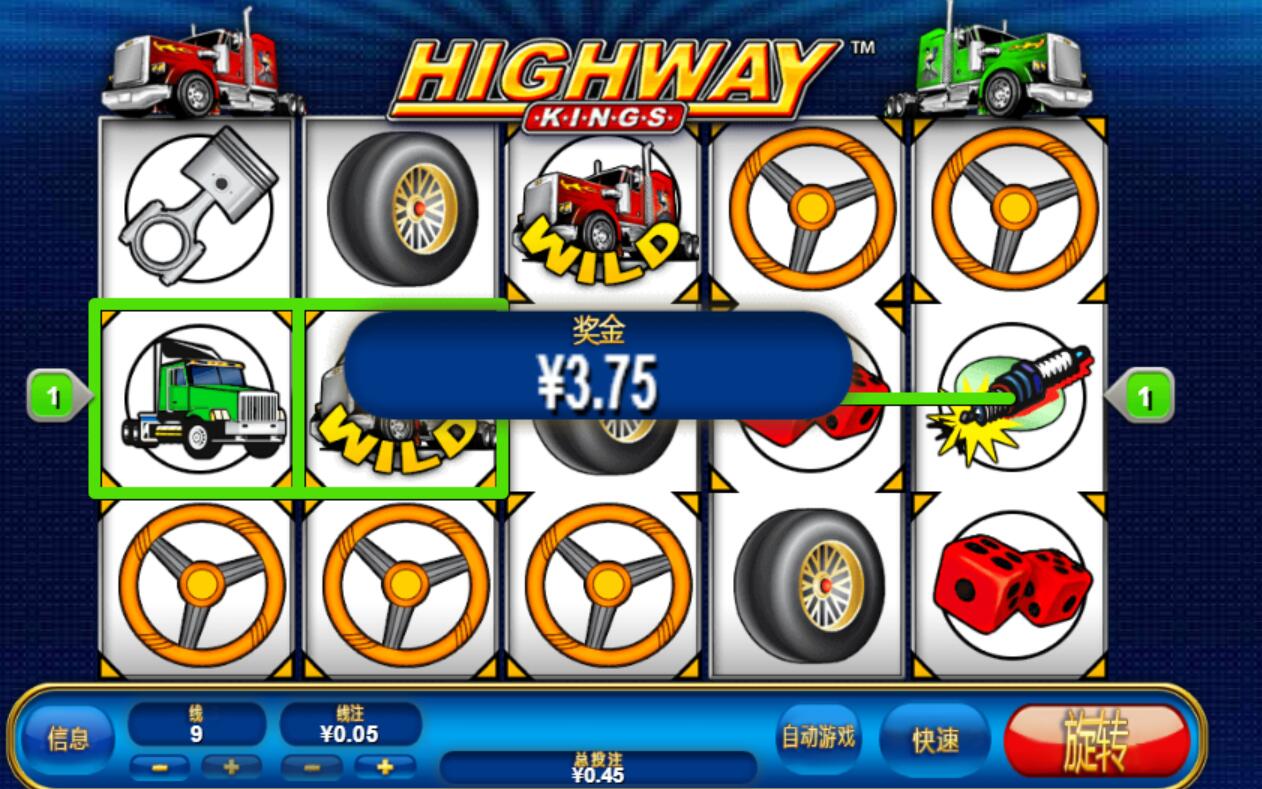
Task: Raise the 线注 line bet amount
Action: pyautogui.click(x=385, y=768)
